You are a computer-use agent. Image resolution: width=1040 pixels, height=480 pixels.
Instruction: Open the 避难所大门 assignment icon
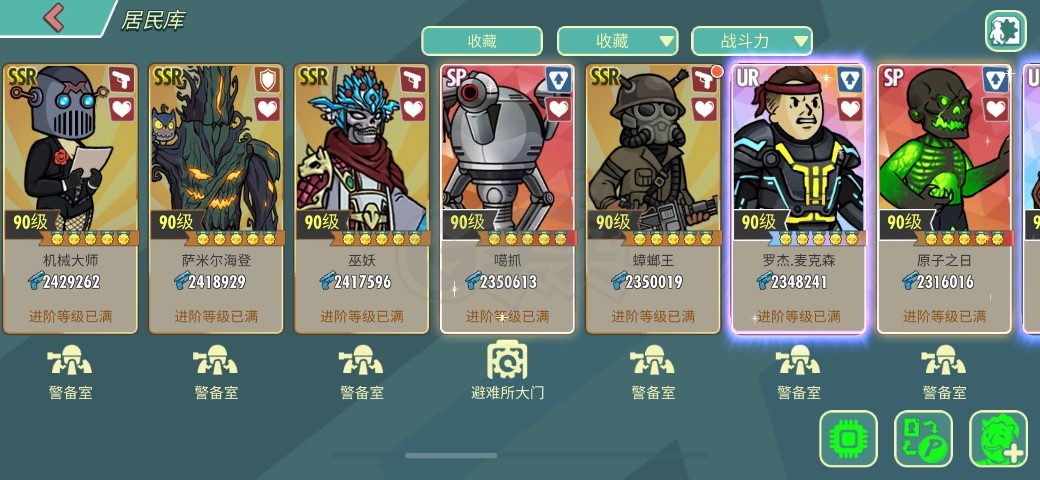pos(508,370)
